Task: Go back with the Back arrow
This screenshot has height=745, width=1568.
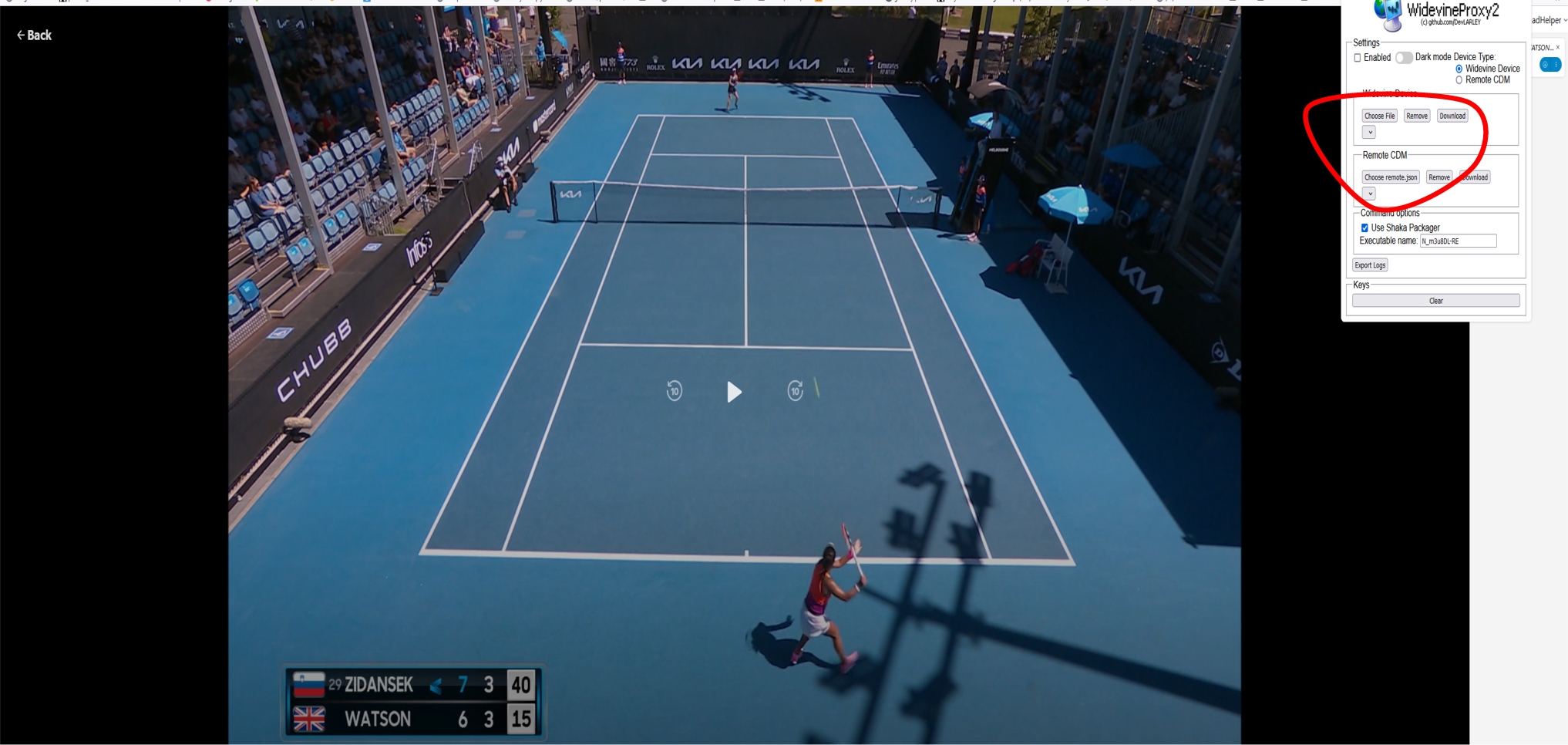Action: 34,35
